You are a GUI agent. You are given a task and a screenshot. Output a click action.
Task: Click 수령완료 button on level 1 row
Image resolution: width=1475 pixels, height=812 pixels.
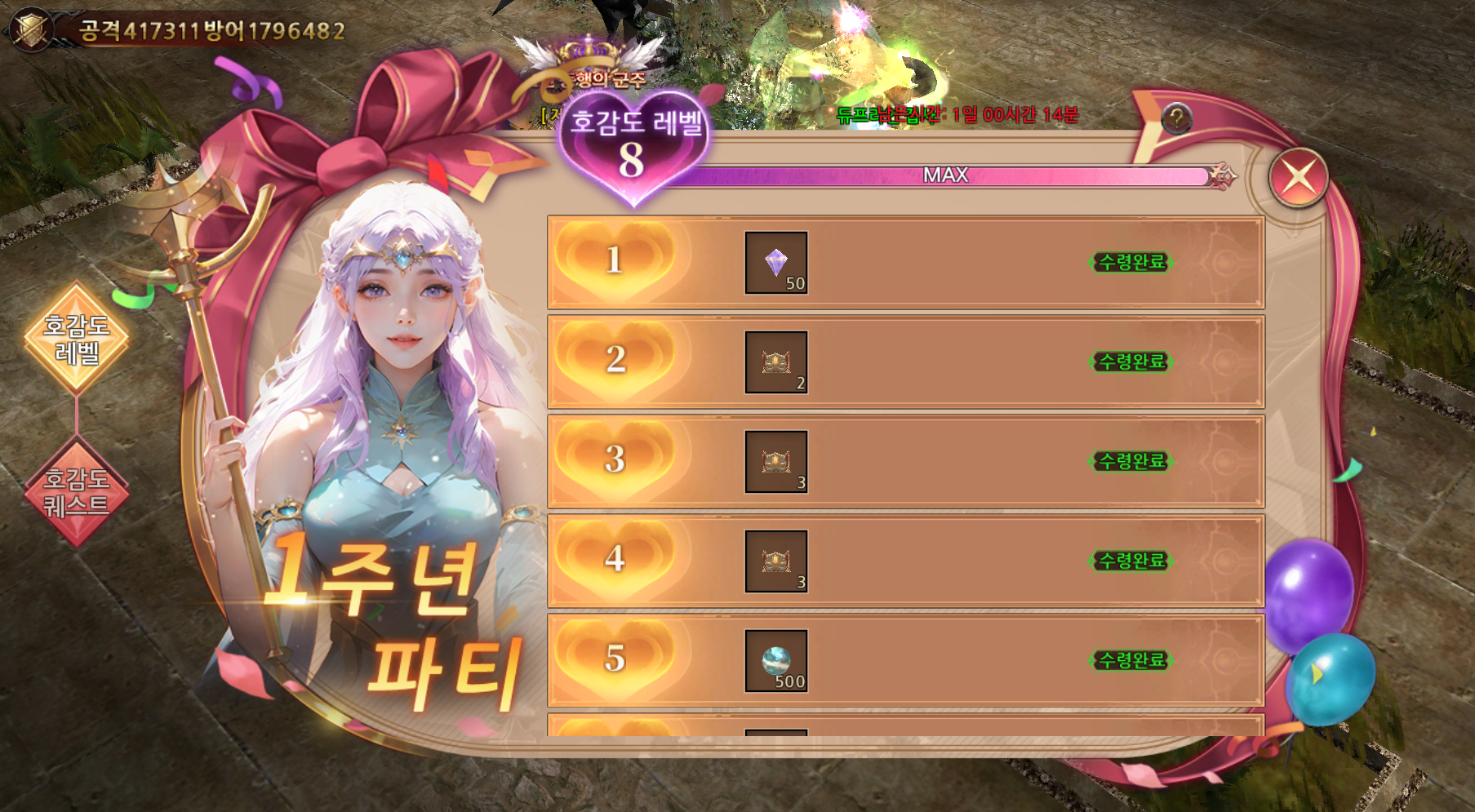1131,262
